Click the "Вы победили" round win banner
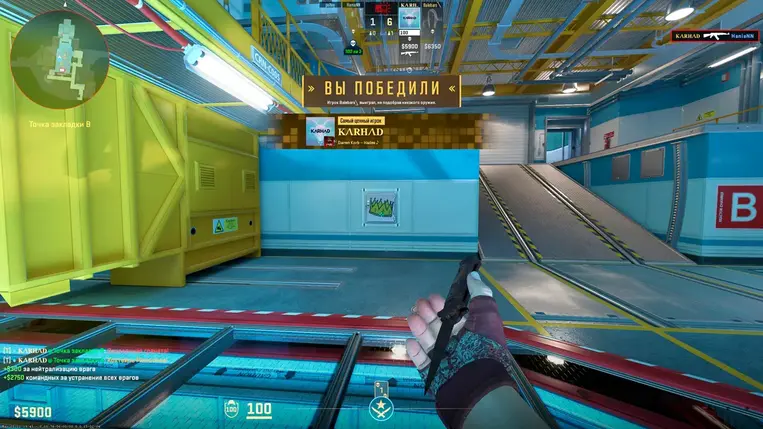The image size is (763, 429). coord(382,88)
